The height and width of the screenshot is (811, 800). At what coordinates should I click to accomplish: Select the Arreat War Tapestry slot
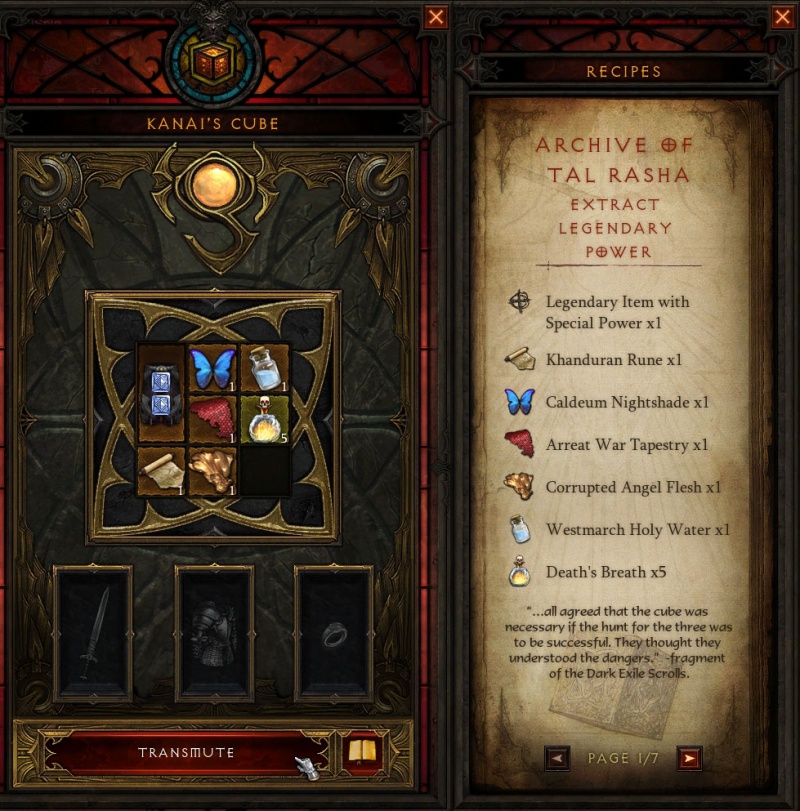click(211, 419)
